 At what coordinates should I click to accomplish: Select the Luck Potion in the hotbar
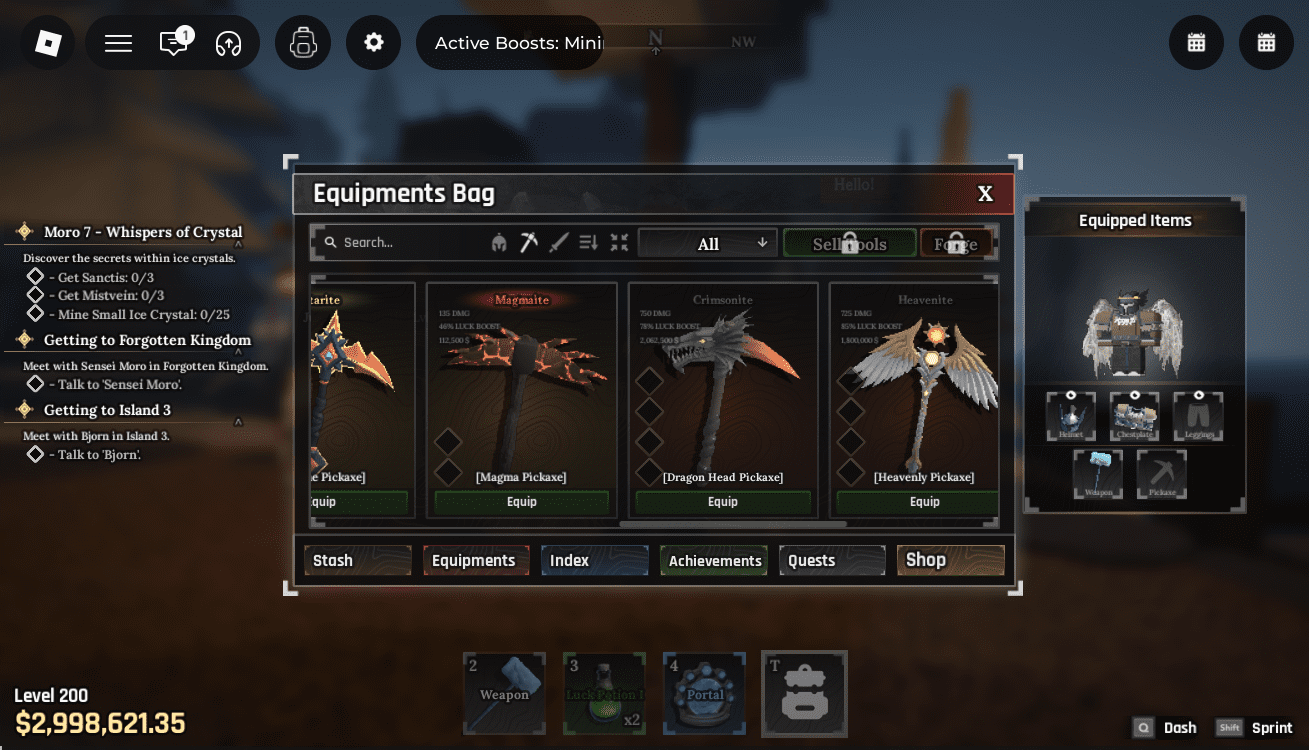coord(604,693)
